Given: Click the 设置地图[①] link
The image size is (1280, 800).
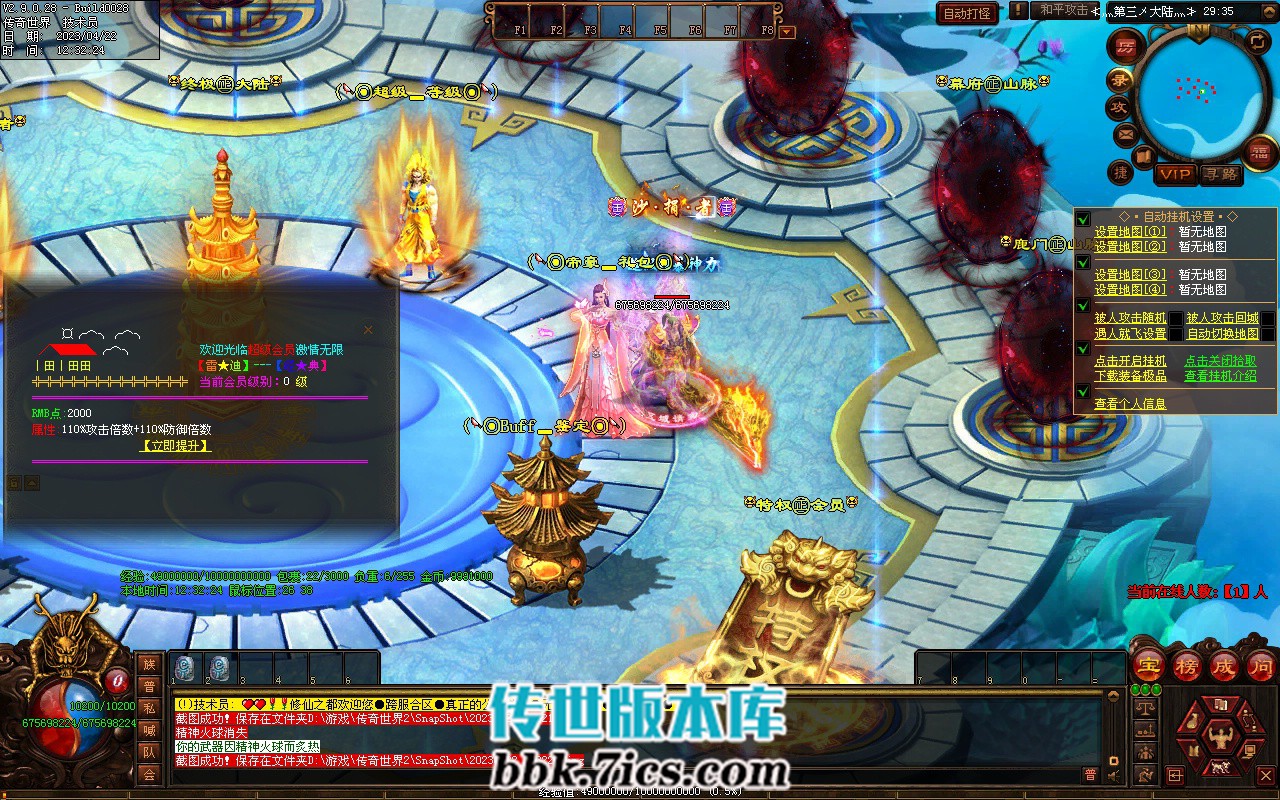Looking at the screenshot, I should (x=1130, y=232).
